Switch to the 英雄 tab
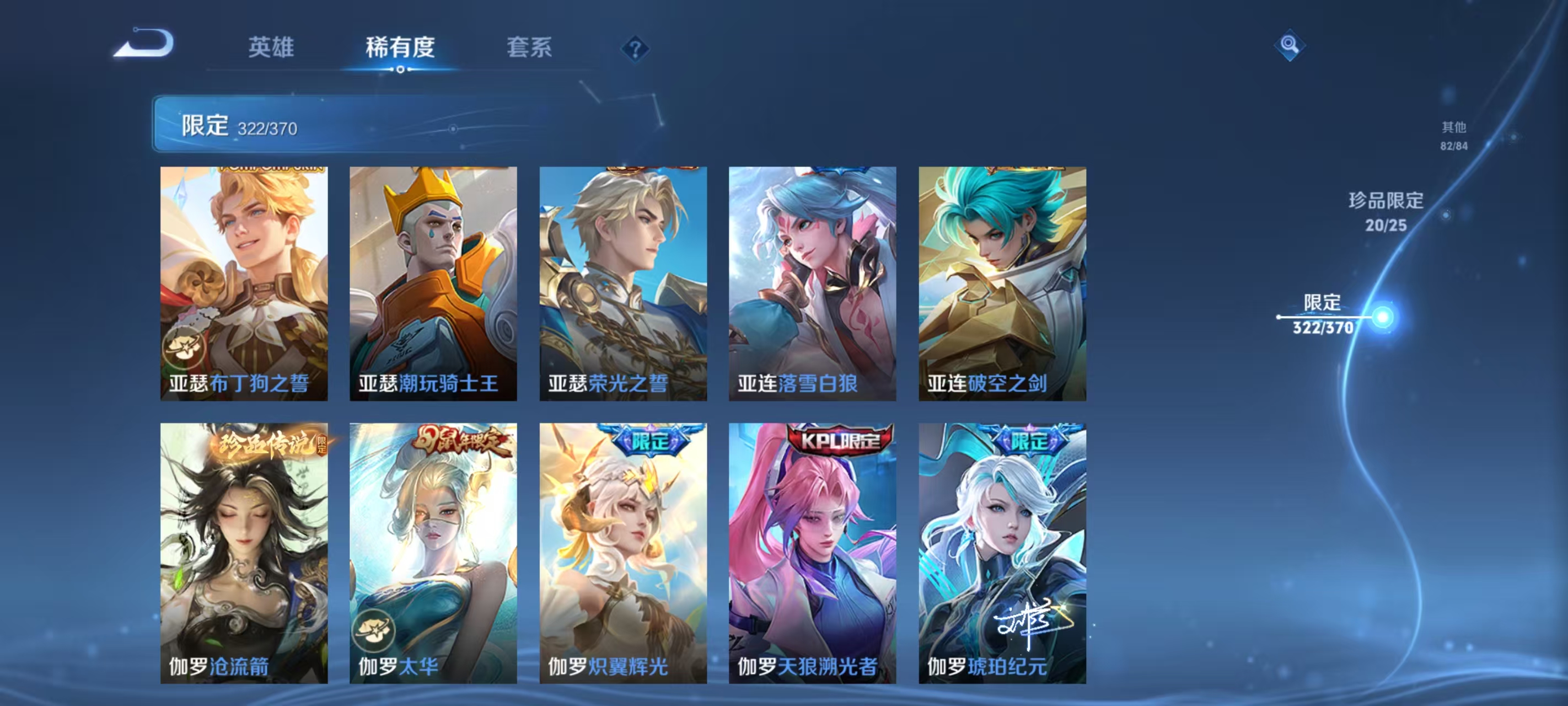The width and height of the screenshot is (1568, 706). tap(270, 47)
